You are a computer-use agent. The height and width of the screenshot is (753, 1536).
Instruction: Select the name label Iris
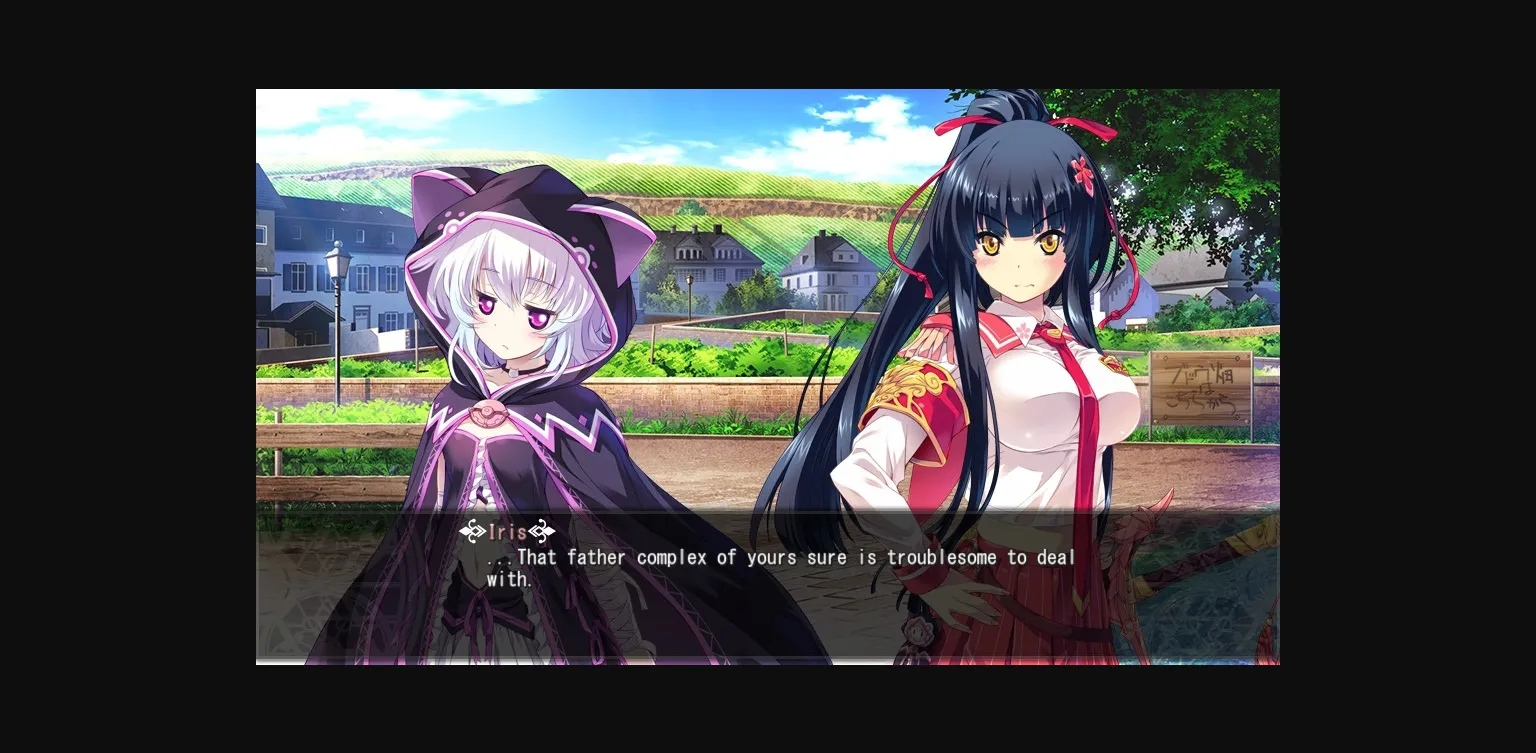point(506,531)
